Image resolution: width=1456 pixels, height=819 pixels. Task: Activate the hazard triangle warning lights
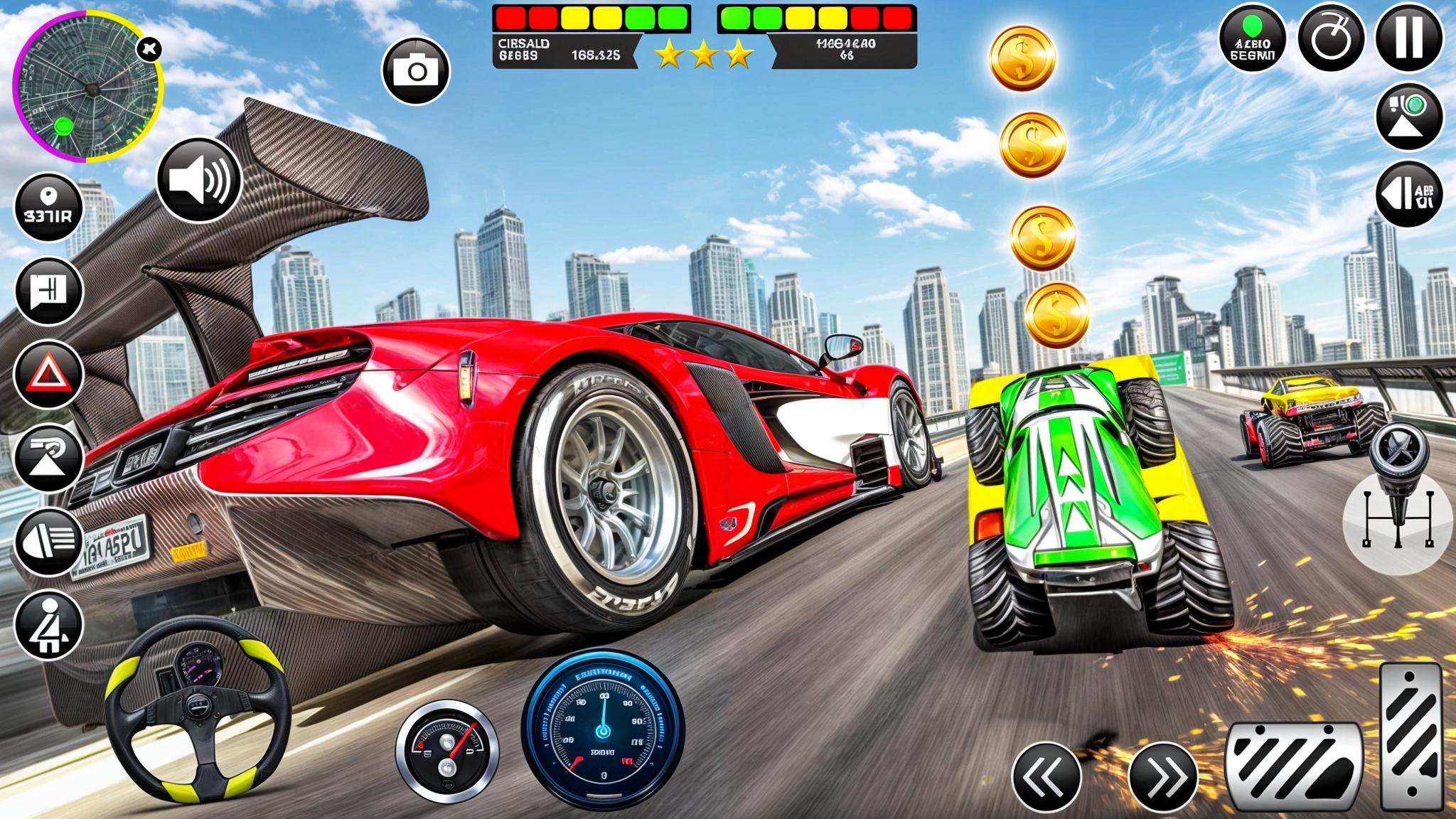[x=49, y=373]
